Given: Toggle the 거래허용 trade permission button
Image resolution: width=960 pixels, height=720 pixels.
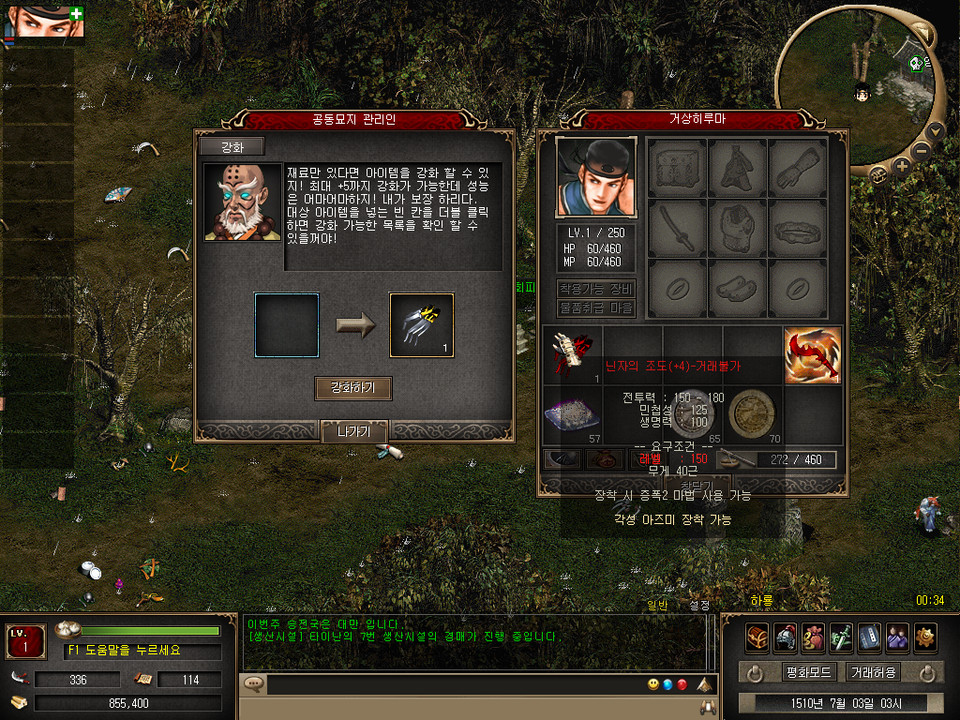Looking at the screenshot, I should tap(872, 672).
